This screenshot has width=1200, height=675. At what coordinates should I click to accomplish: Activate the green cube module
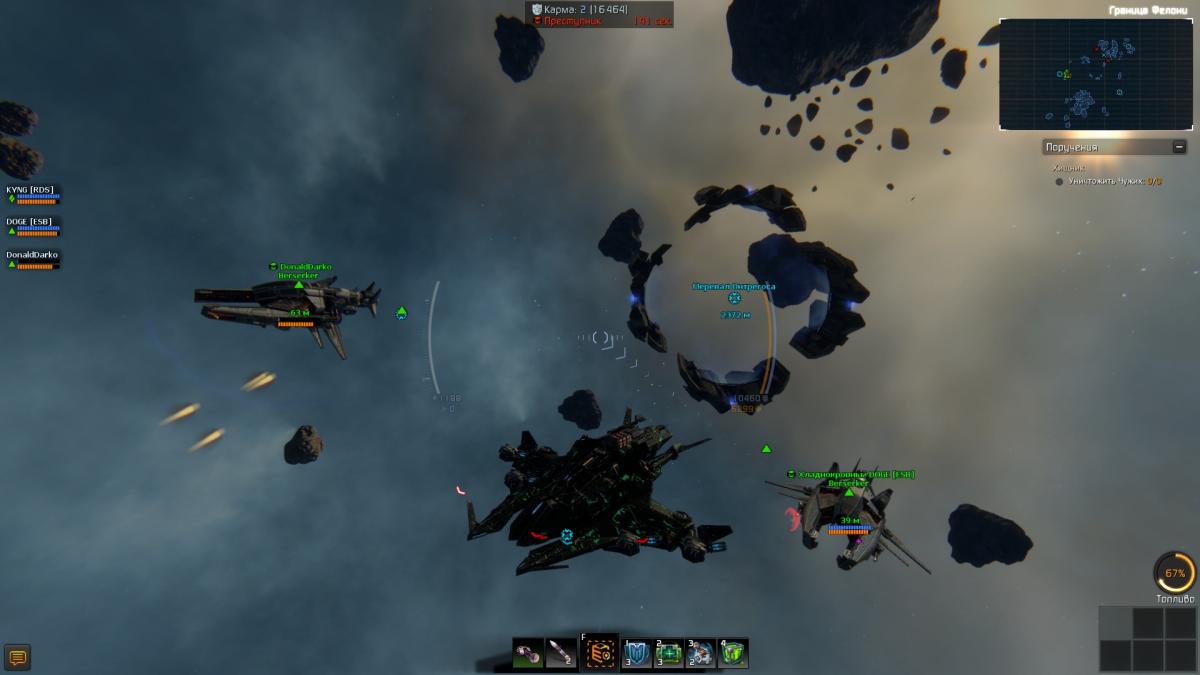pyautogui.click(x=733, y=654)
